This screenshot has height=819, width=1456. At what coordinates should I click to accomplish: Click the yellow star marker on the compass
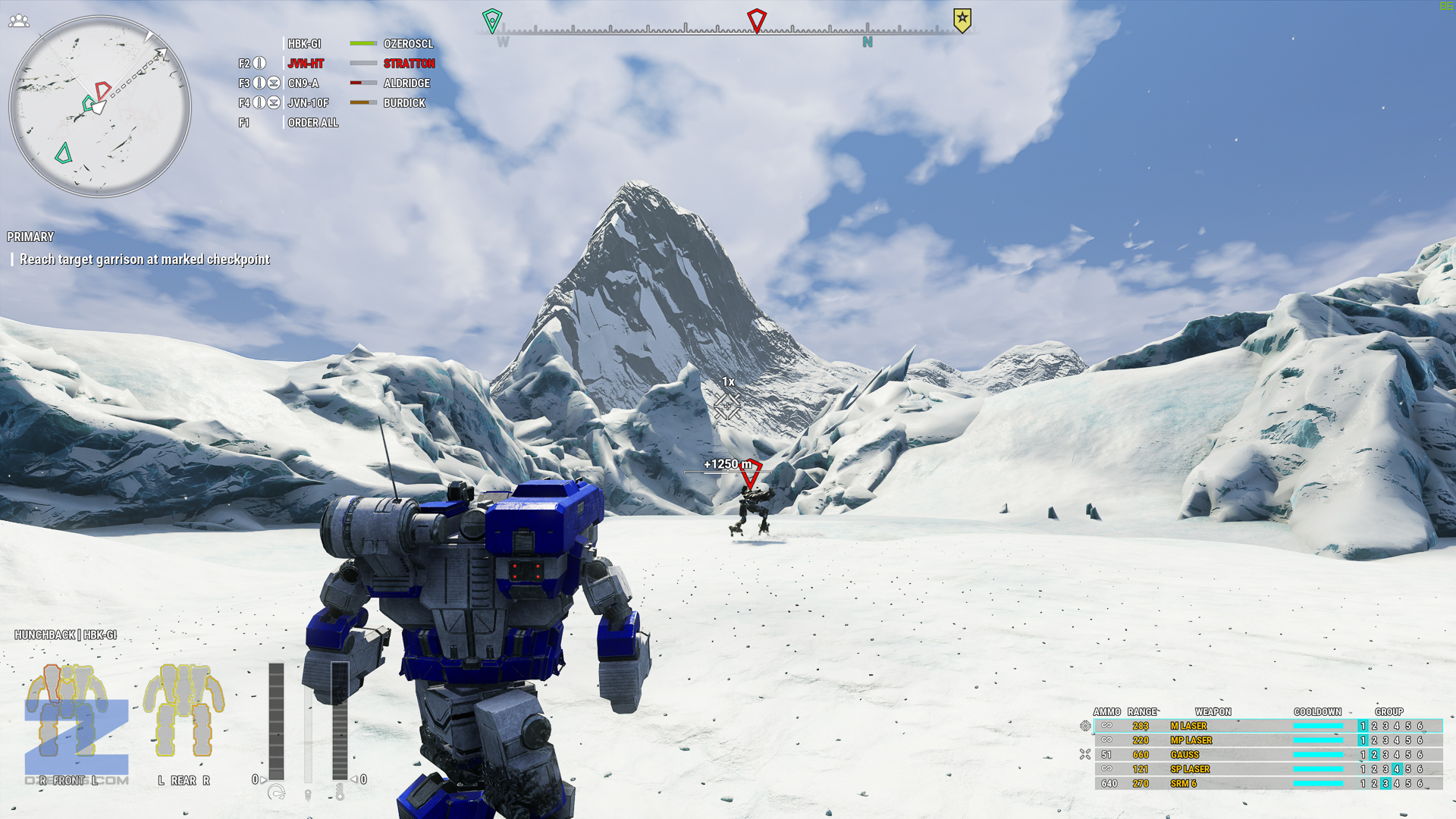(962, 20)
